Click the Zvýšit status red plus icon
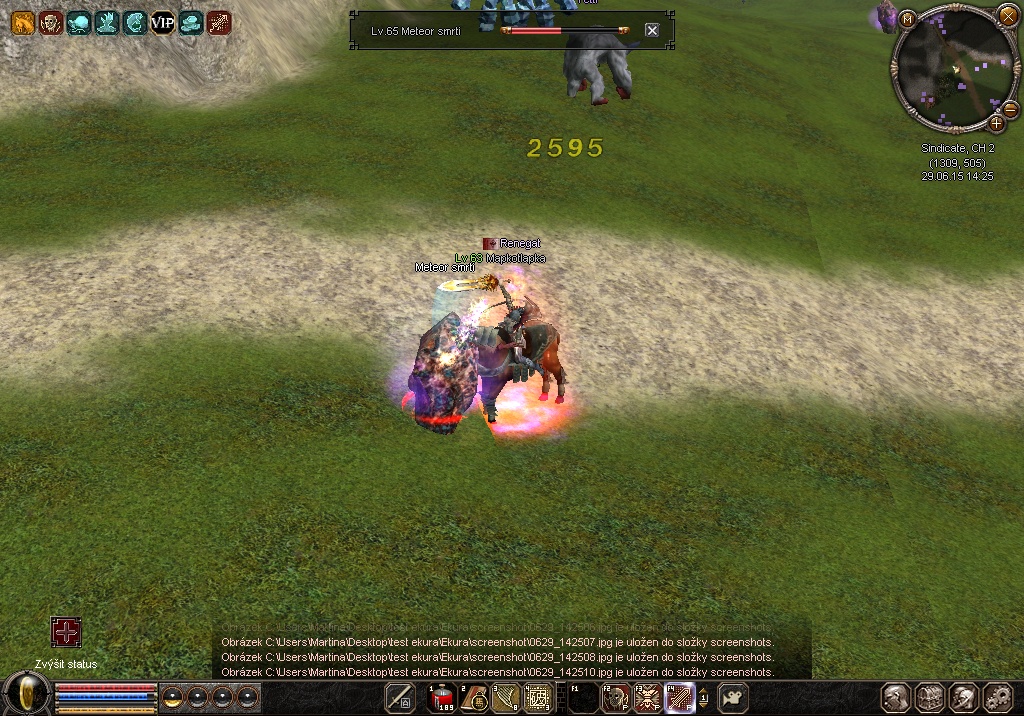Screen dimensions: 1024x716 click(x=66, y=632)
